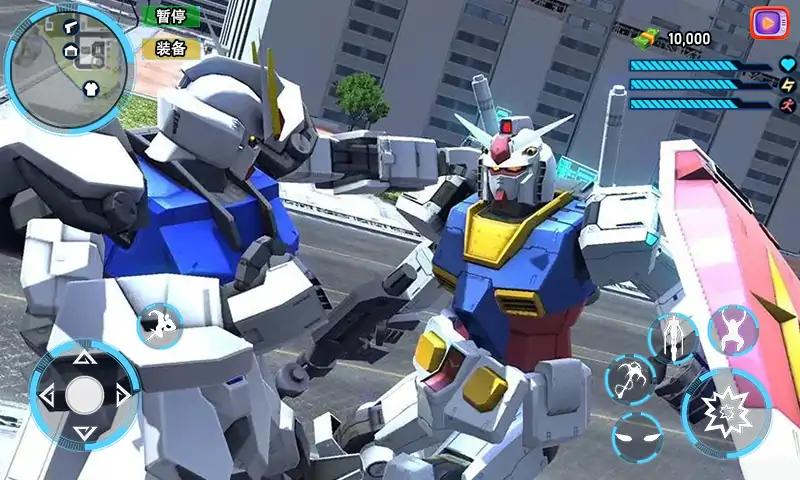Click the purple video ad button
Screen dimensions: 800x480
(x=768, y=22)
